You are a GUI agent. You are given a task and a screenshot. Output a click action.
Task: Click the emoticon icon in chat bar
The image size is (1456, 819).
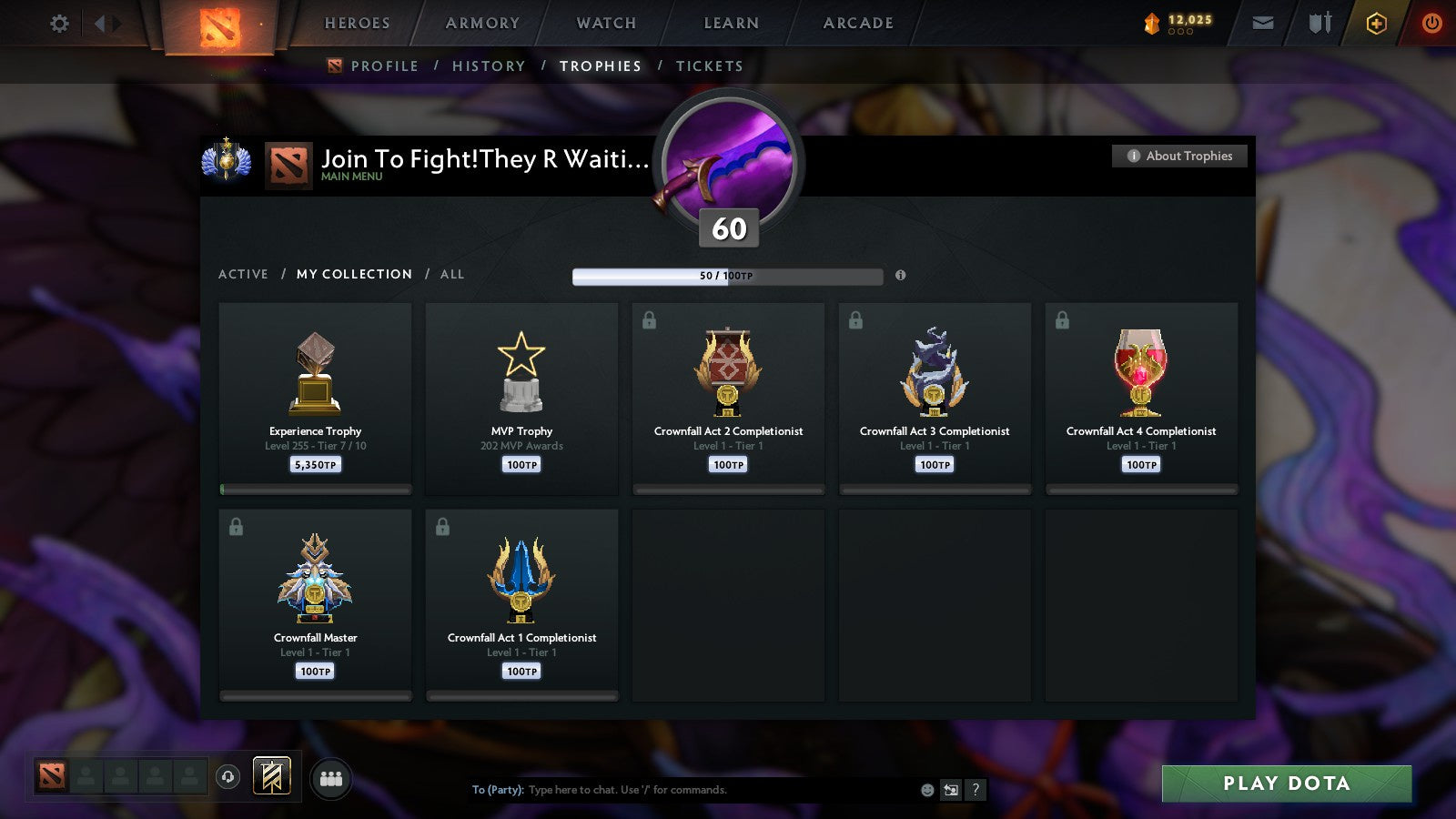pyautogui.click(x=927, y=790)
